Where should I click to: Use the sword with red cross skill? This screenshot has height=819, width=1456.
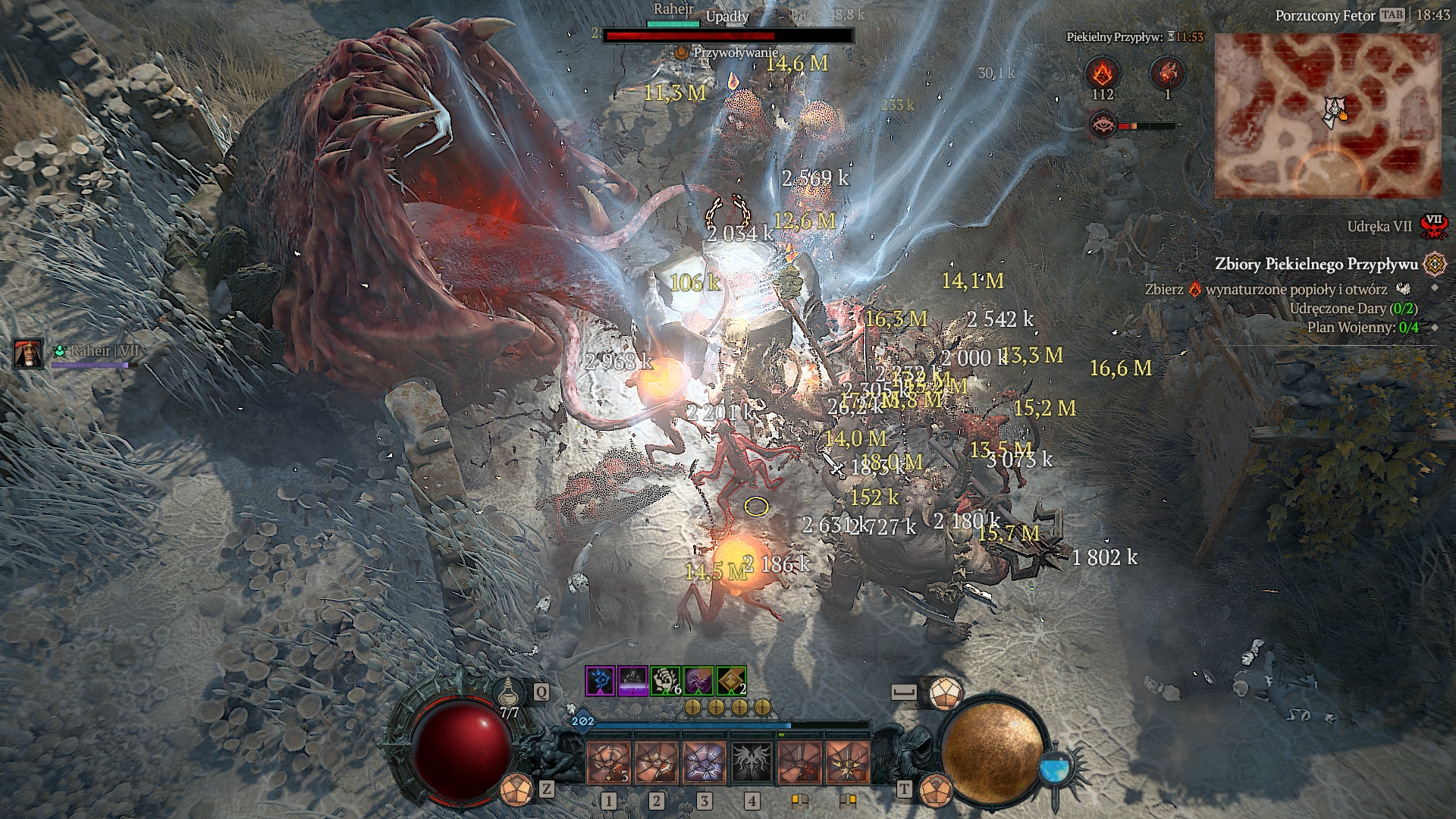click(799, 762)
